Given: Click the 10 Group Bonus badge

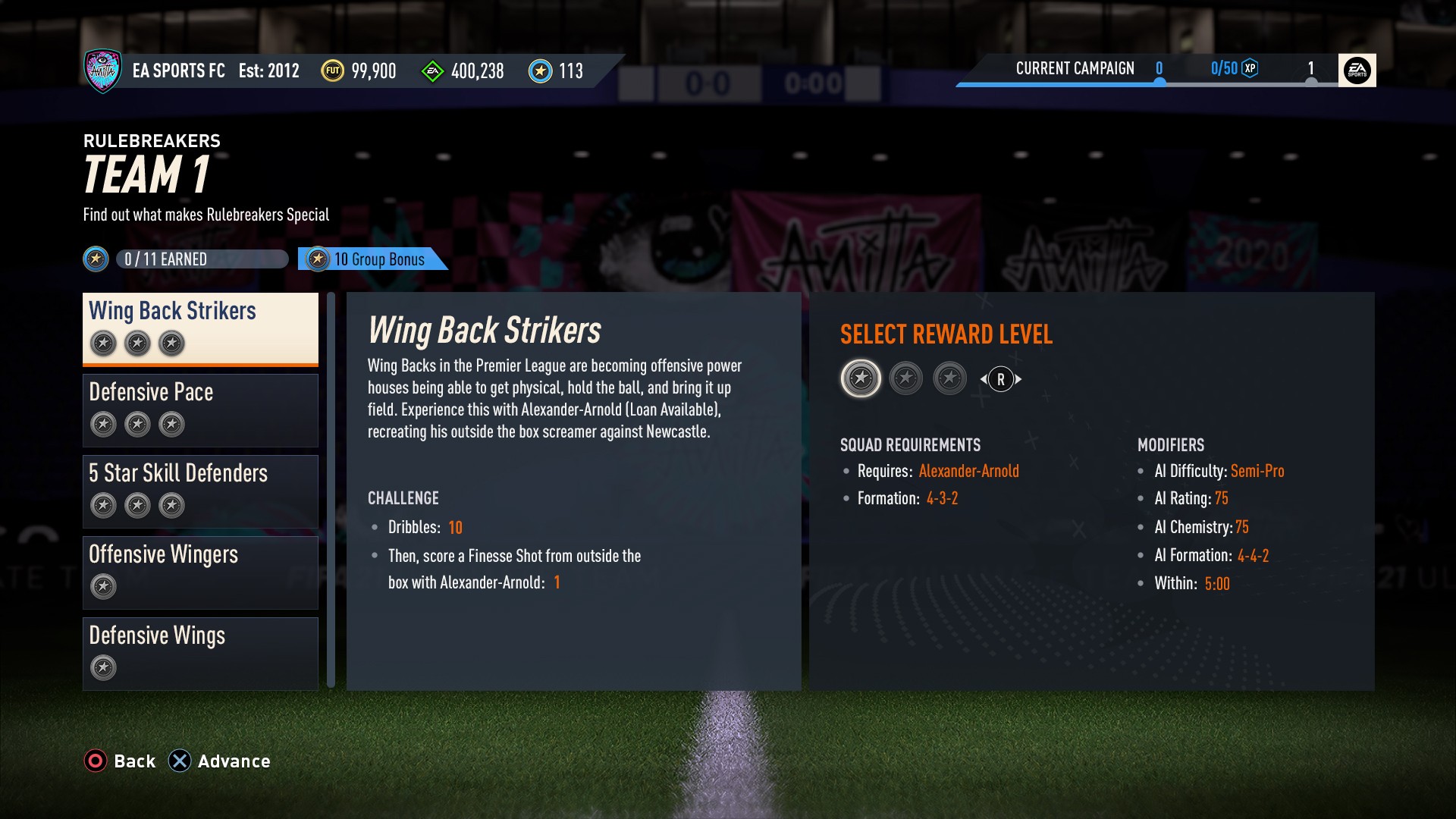Looking at the screenshot, I should tap(372, 259).
